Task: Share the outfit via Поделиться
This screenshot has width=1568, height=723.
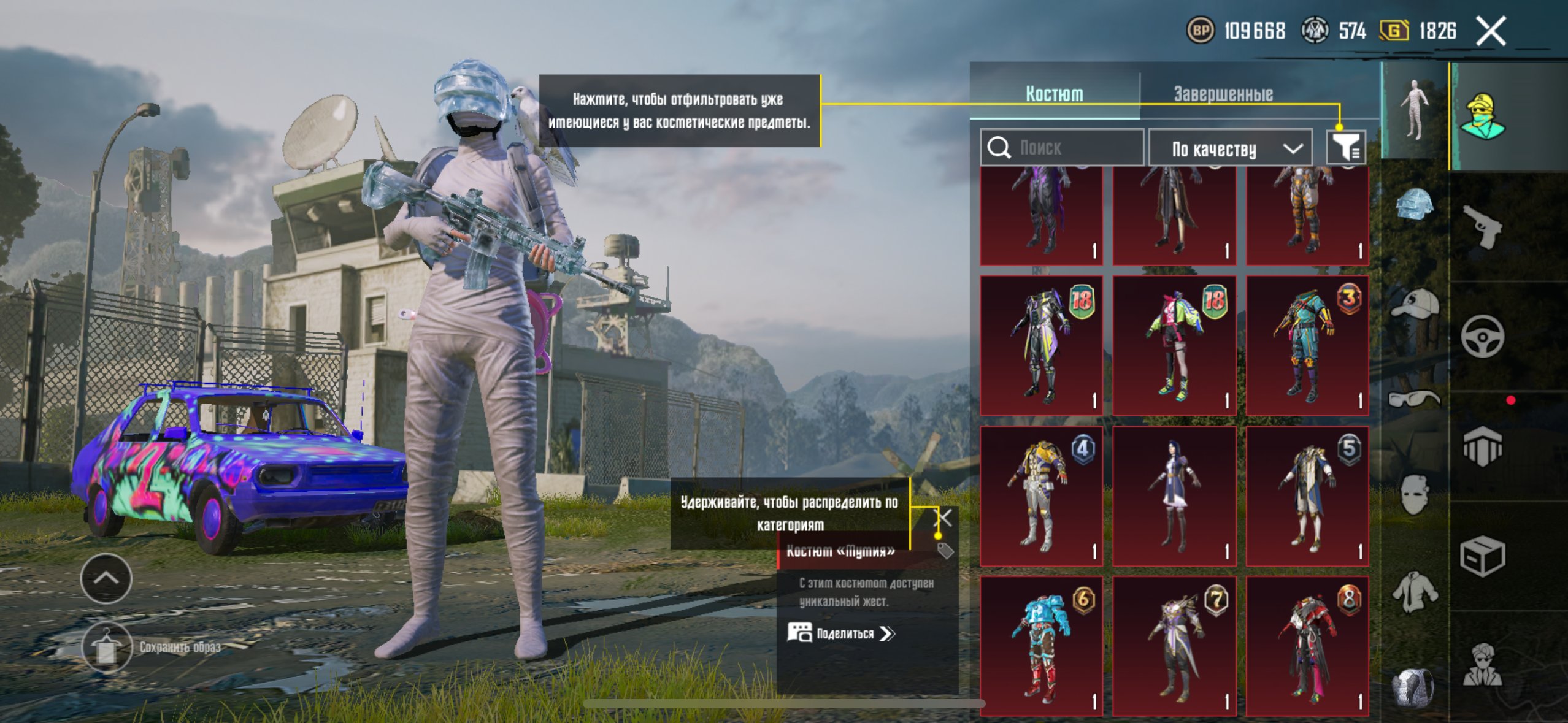Action: coord(842,633)
